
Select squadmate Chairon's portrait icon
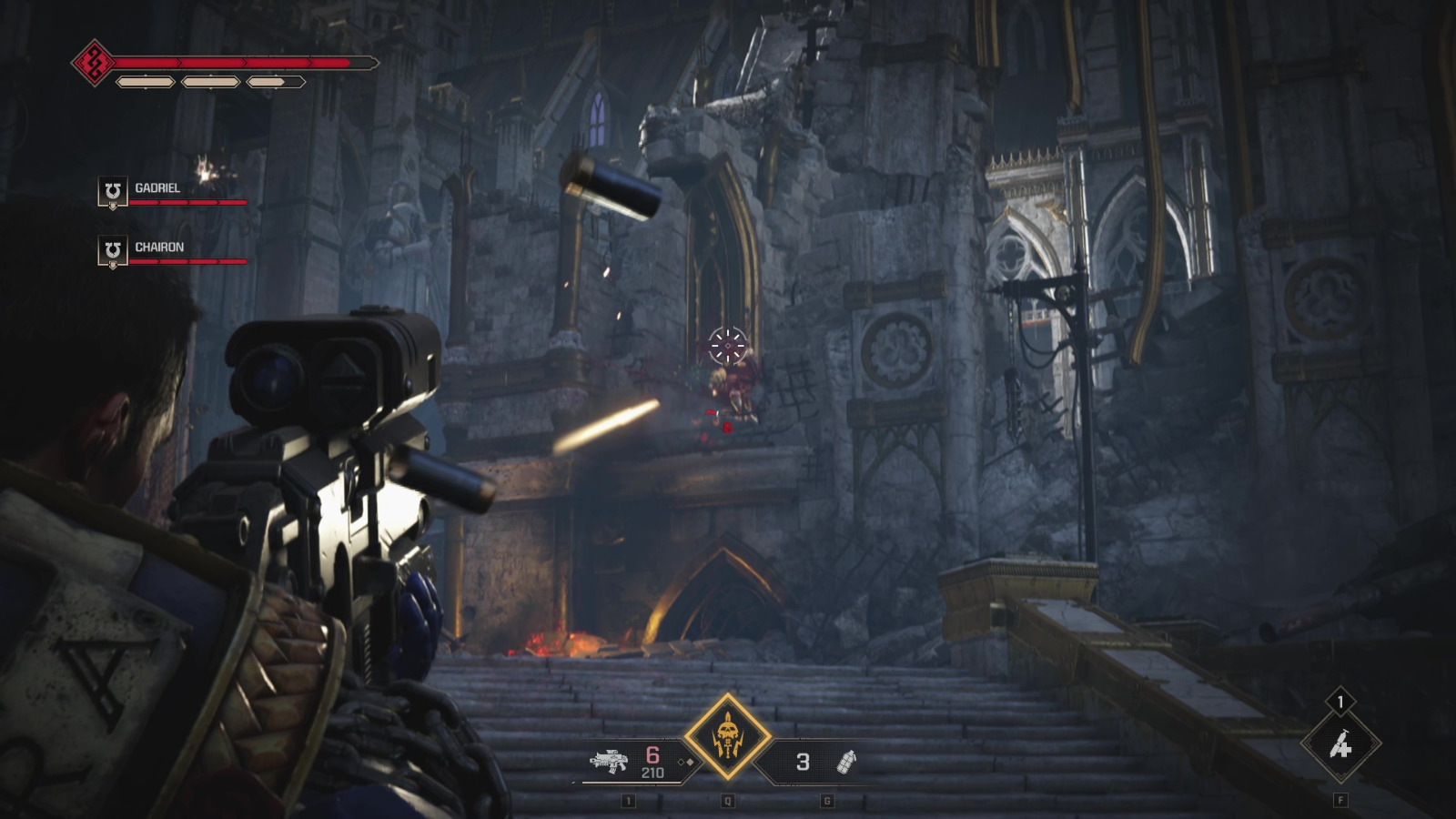coord(112,251)
